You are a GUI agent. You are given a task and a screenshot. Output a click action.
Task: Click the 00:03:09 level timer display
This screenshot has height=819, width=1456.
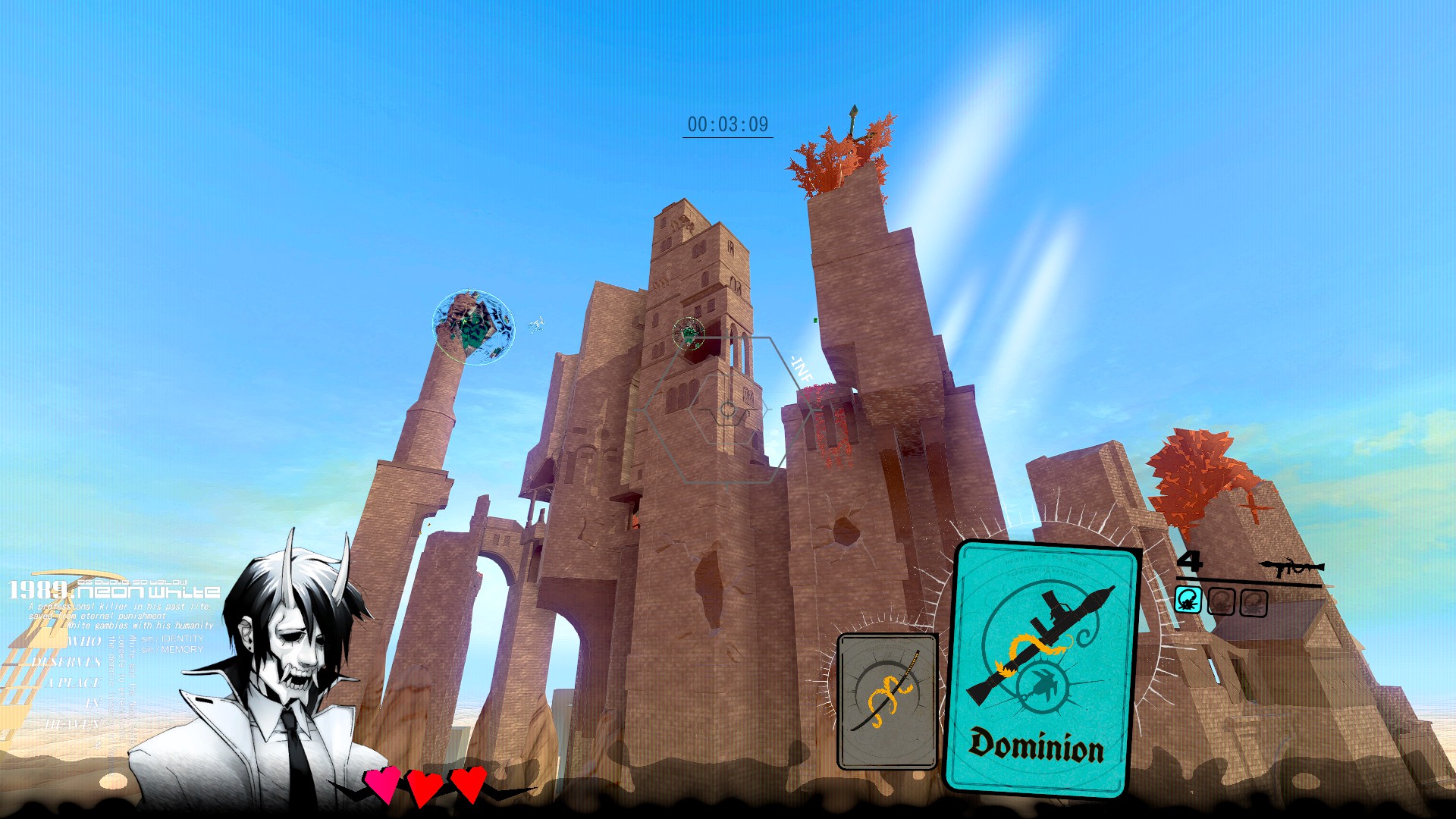tap(727, 122)
